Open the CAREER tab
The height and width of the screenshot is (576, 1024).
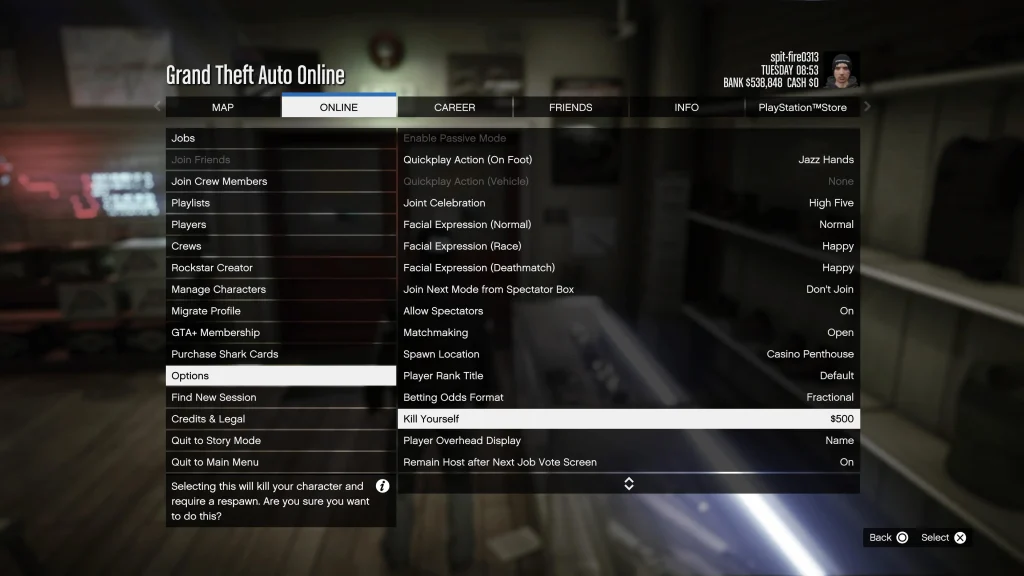pos(455,107)
